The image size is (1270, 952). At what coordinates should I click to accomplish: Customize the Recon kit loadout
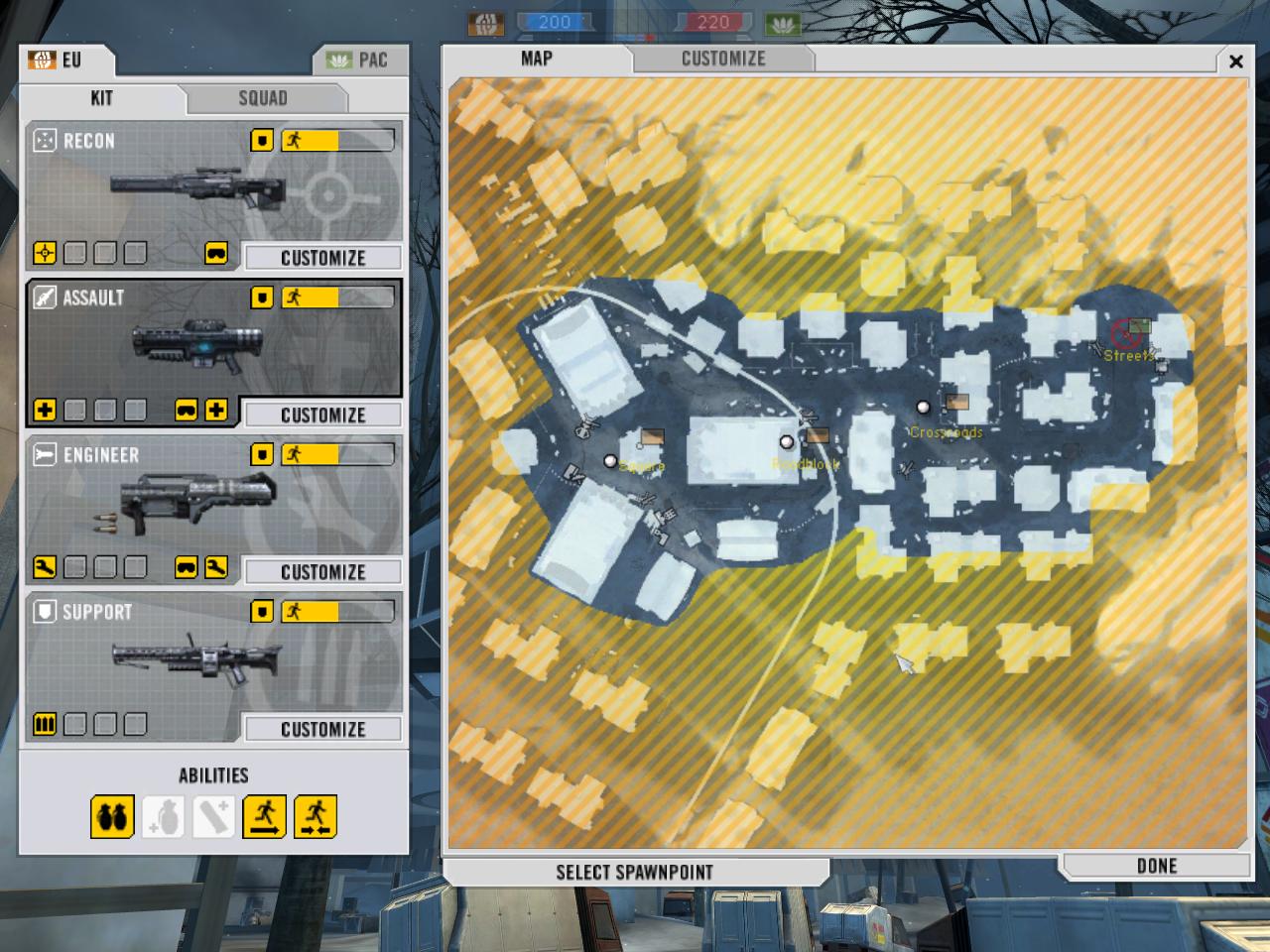point(323,258)
